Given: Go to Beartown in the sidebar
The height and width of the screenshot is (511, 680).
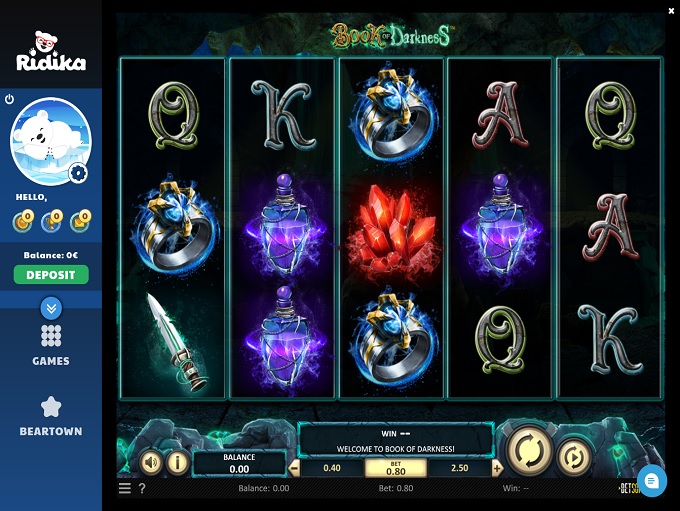Looking at the screenshot, I should point(51,416).
